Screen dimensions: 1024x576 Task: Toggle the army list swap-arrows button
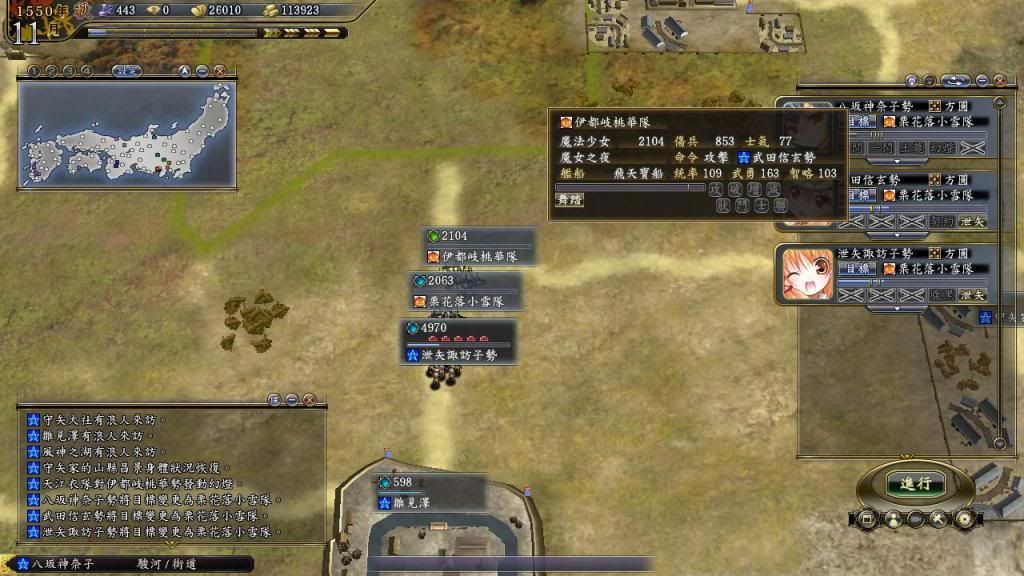(955, 81)
